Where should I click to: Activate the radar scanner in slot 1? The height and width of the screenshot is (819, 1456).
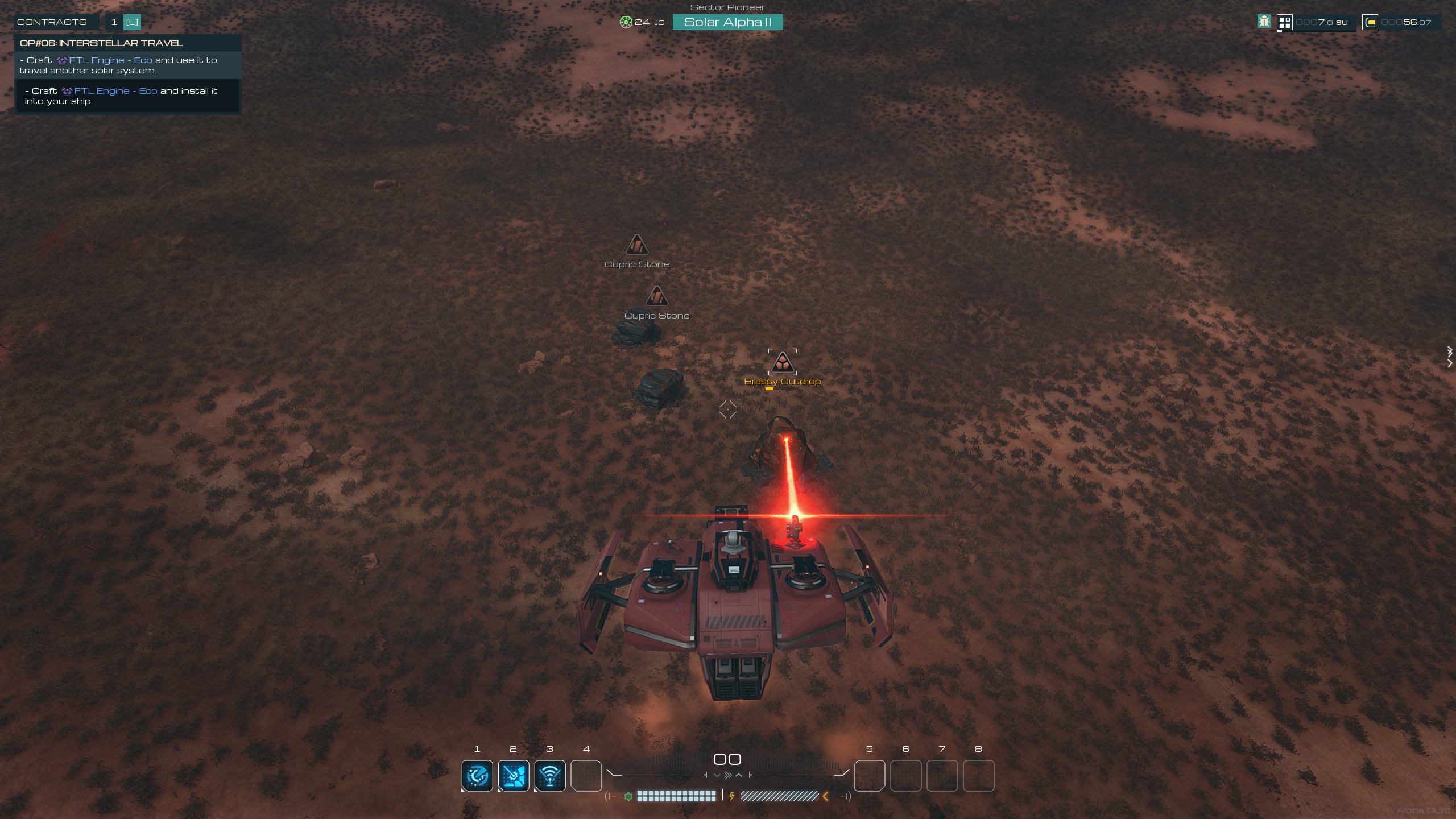point(477,775)
